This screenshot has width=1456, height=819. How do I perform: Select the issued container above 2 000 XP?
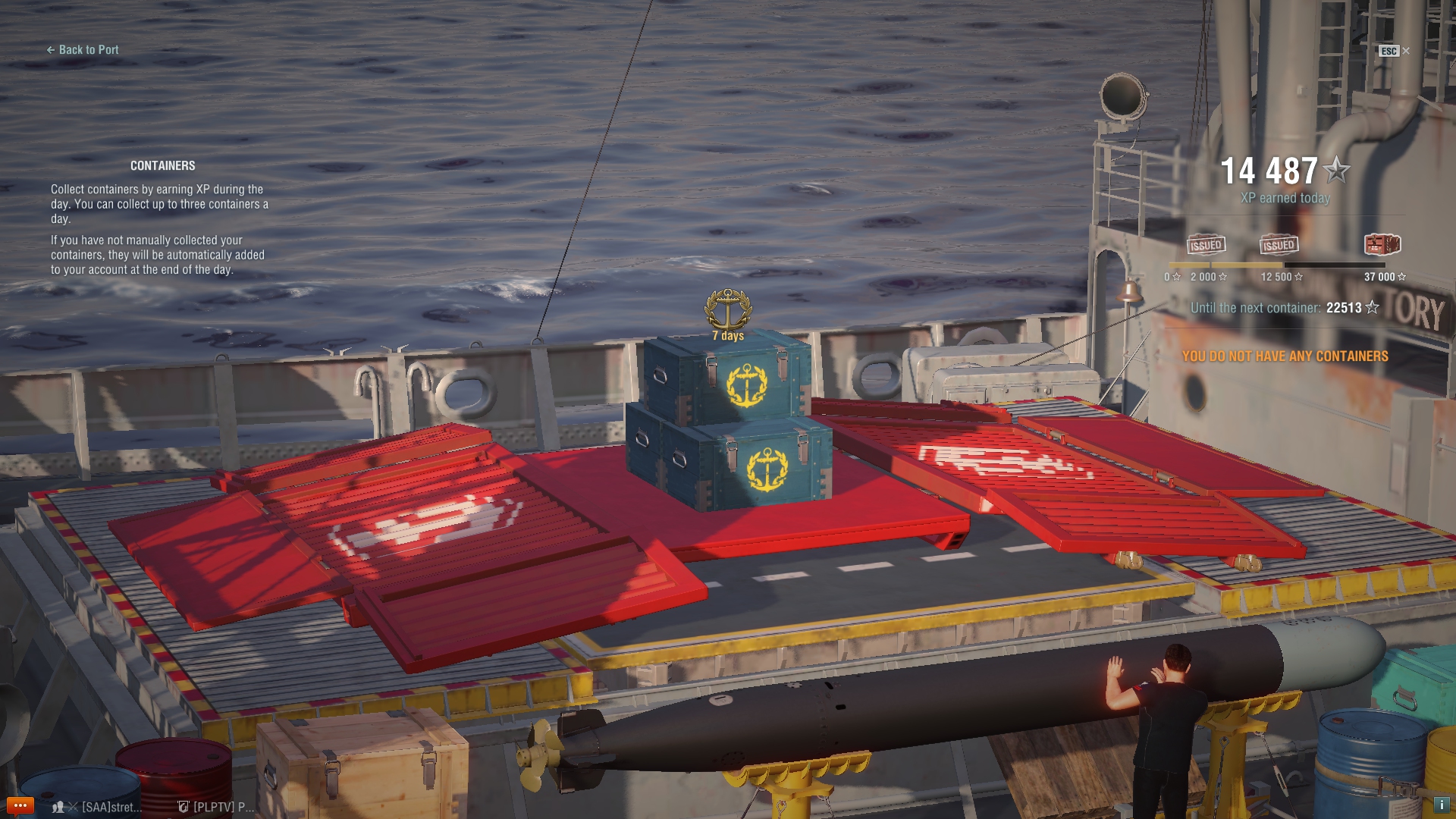pyautogui.click(x=1206, y=244)
